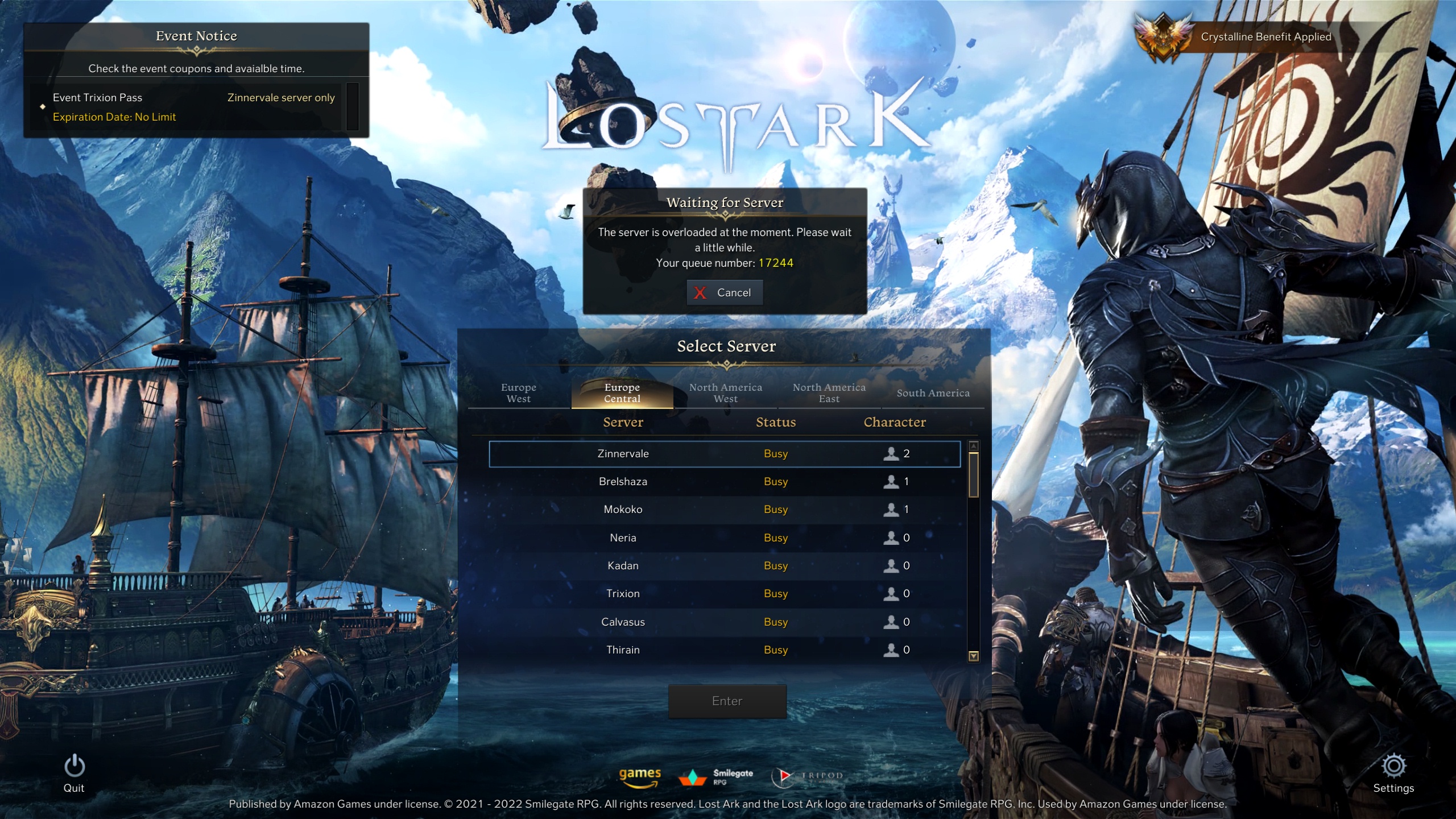
Task: Pick the Calvasus server row
Action: [724, 622]
